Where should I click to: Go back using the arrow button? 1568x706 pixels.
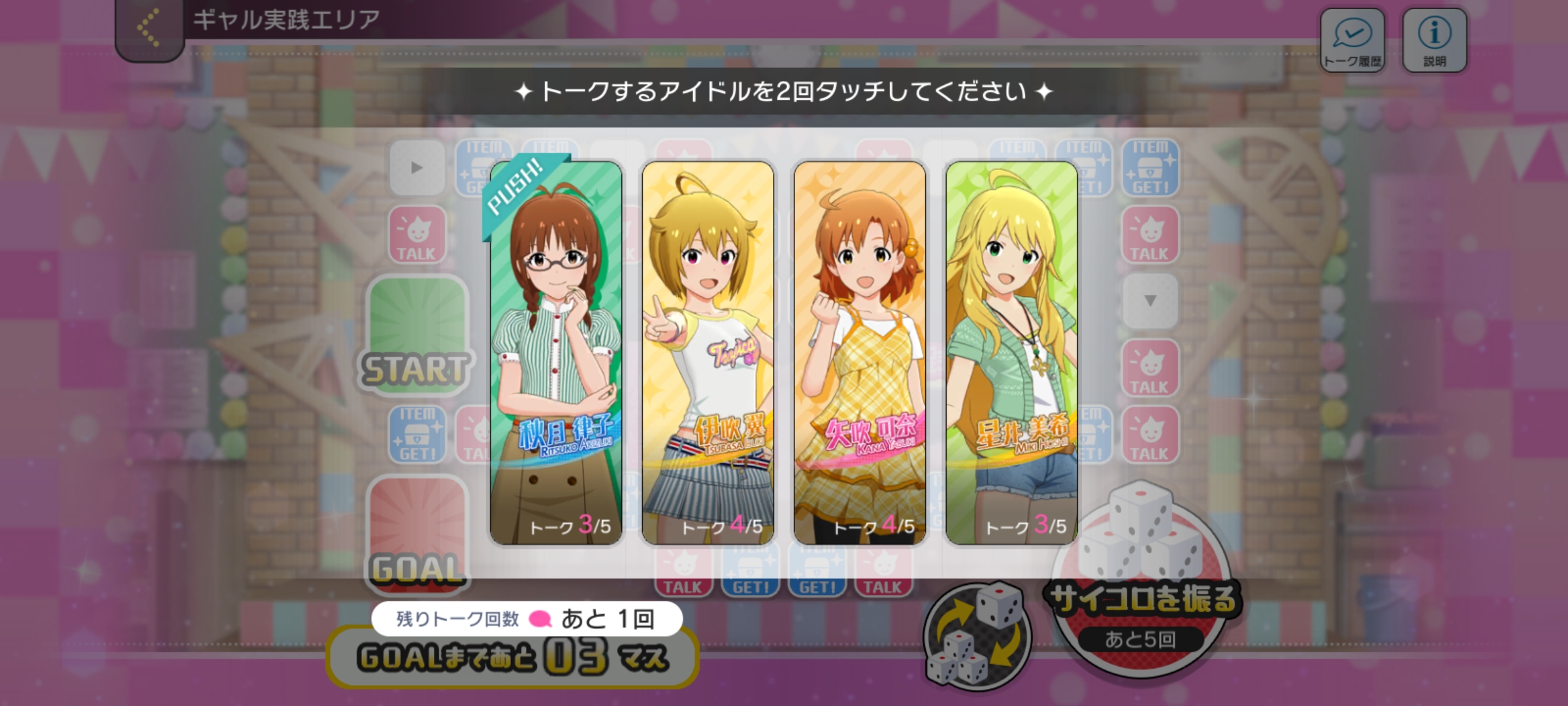[149, 29]
